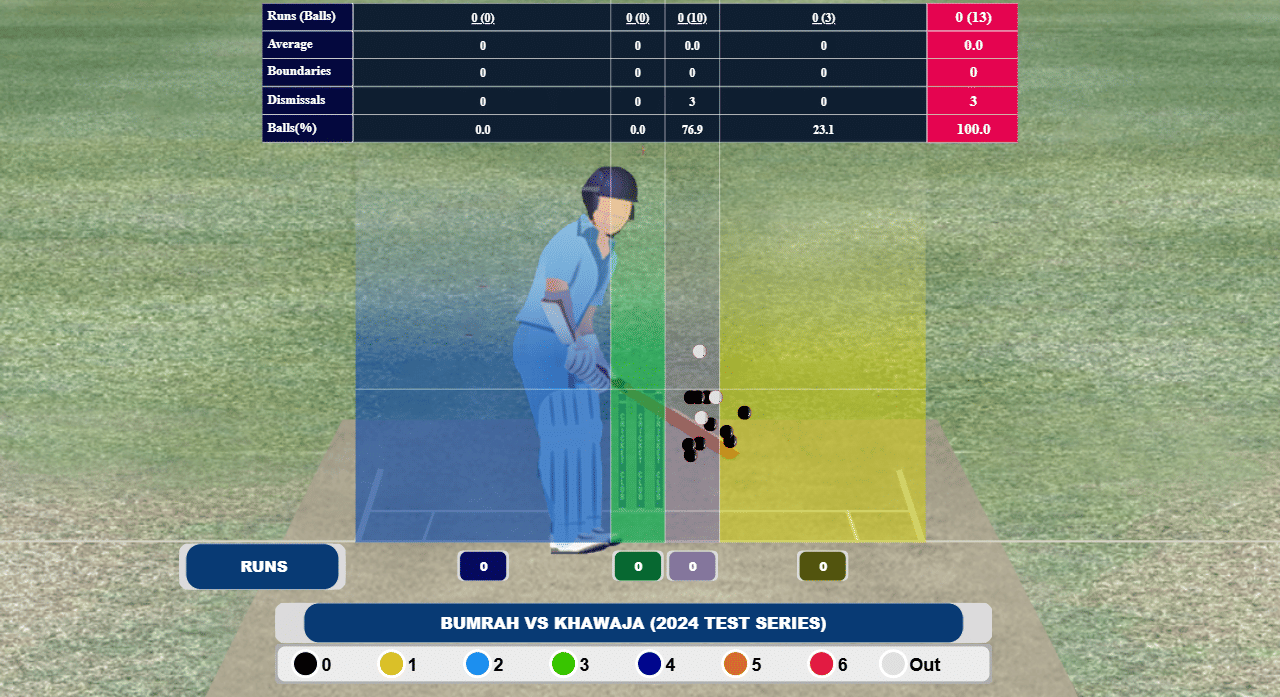Click the olive zone runs box
The image size is (1280, 697).
click(x=823, y=567)
